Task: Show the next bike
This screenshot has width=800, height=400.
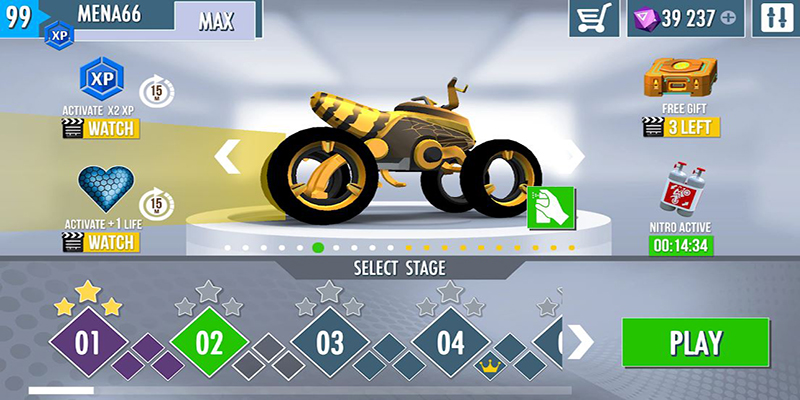Action: [575, 156]
